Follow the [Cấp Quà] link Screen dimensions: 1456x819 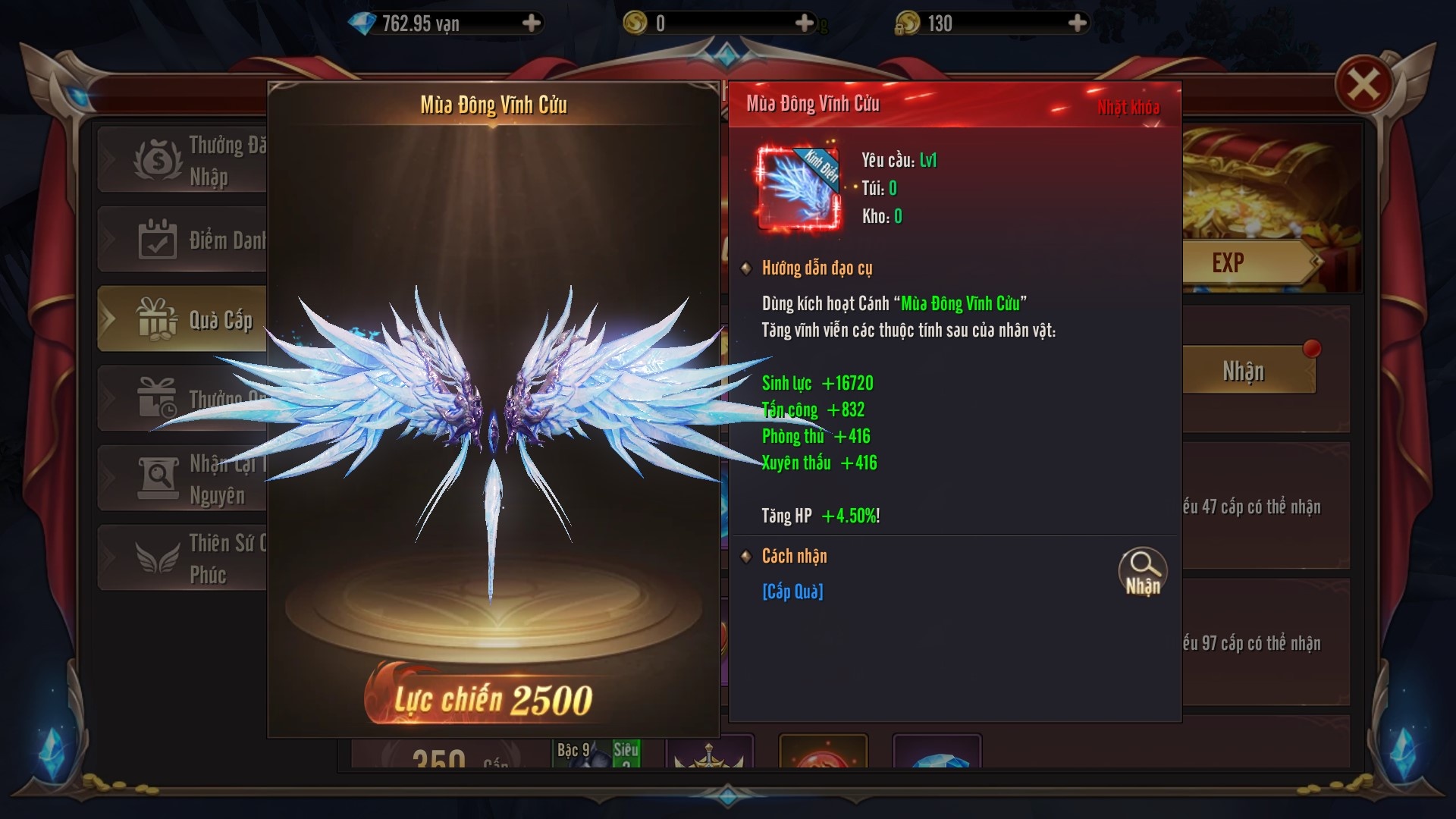coord(792,591)
